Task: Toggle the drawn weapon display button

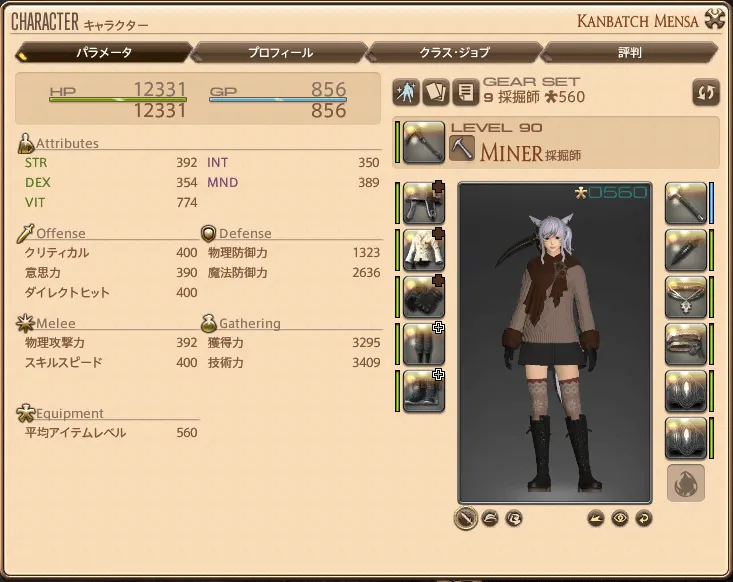Action: [x=465, y=518]
